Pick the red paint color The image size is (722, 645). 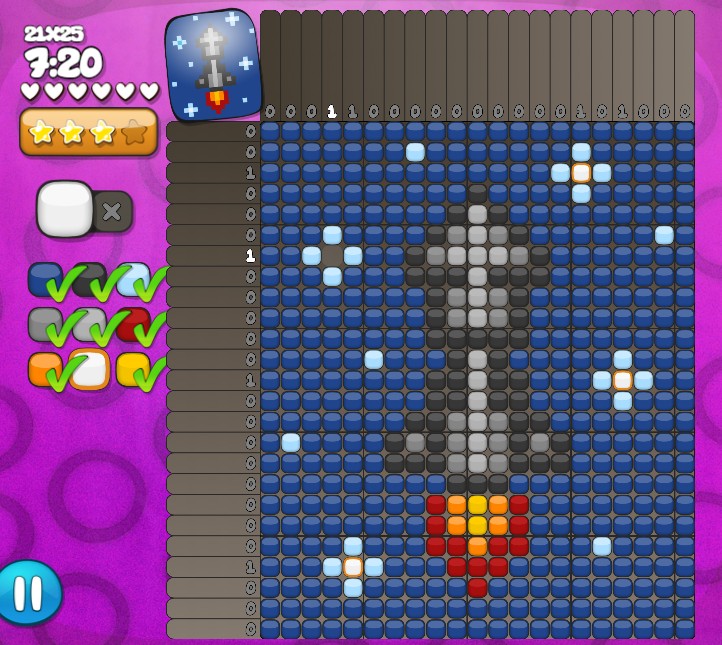(x=132, y=325)
